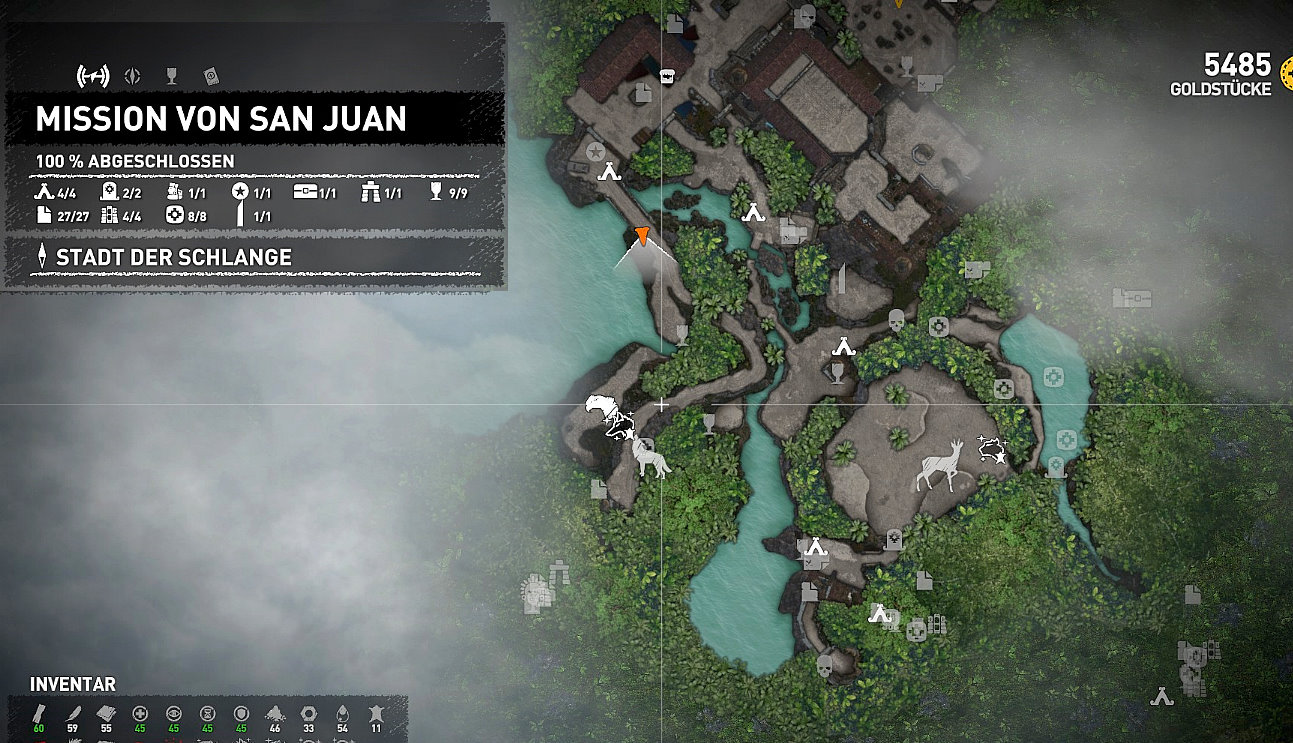1293x743 pixels.
Task: Open the chalice tab above the region title
Action: pos(171,75)
